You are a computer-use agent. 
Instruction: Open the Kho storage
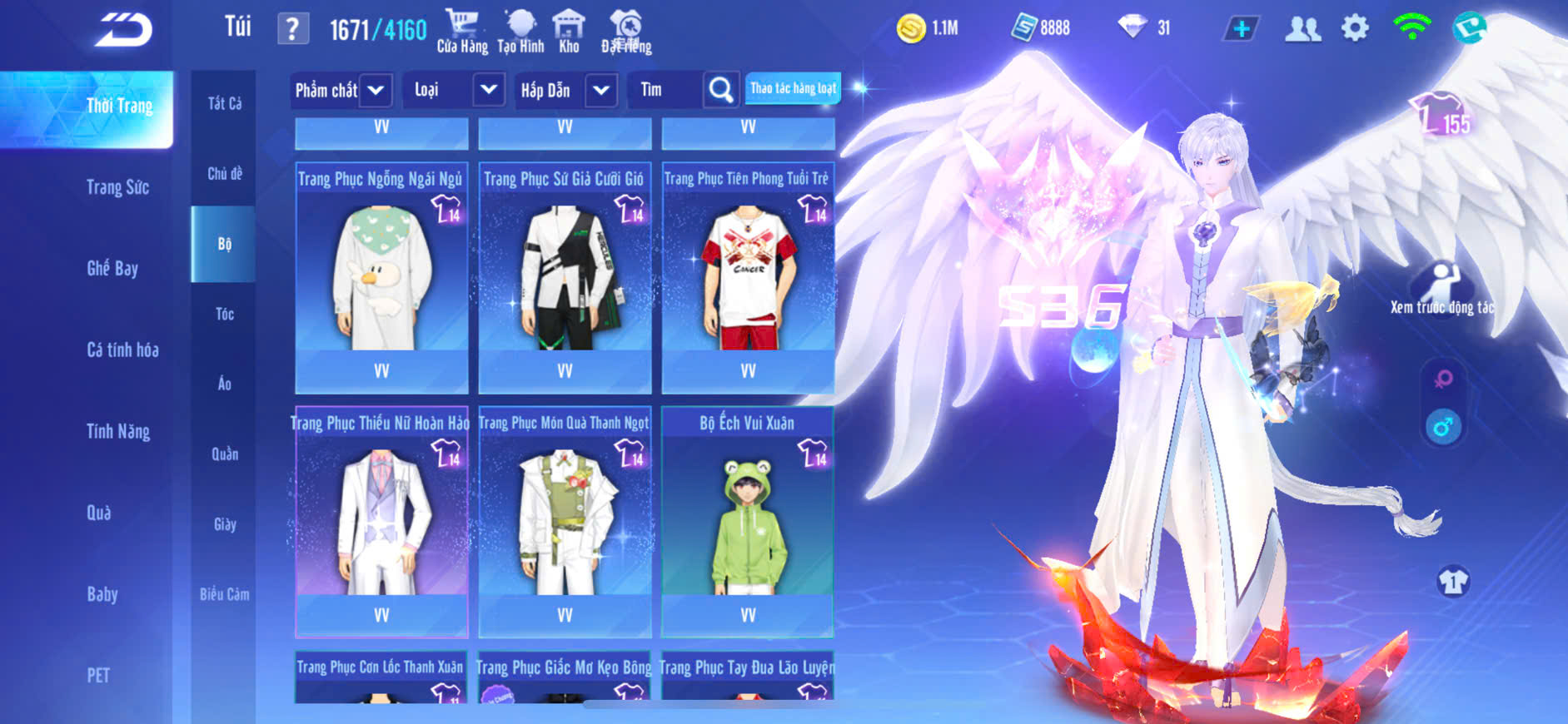coord(569,32)
